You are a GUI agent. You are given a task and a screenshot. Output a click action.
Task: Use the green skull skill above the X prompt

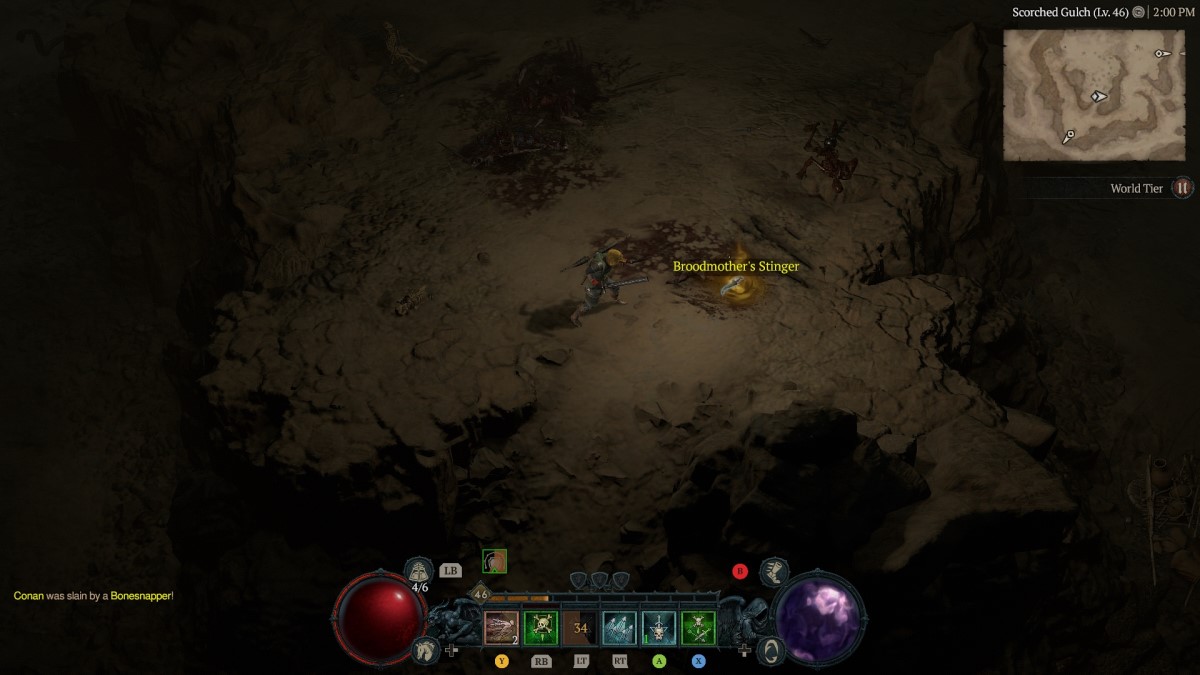pos(698,628)
